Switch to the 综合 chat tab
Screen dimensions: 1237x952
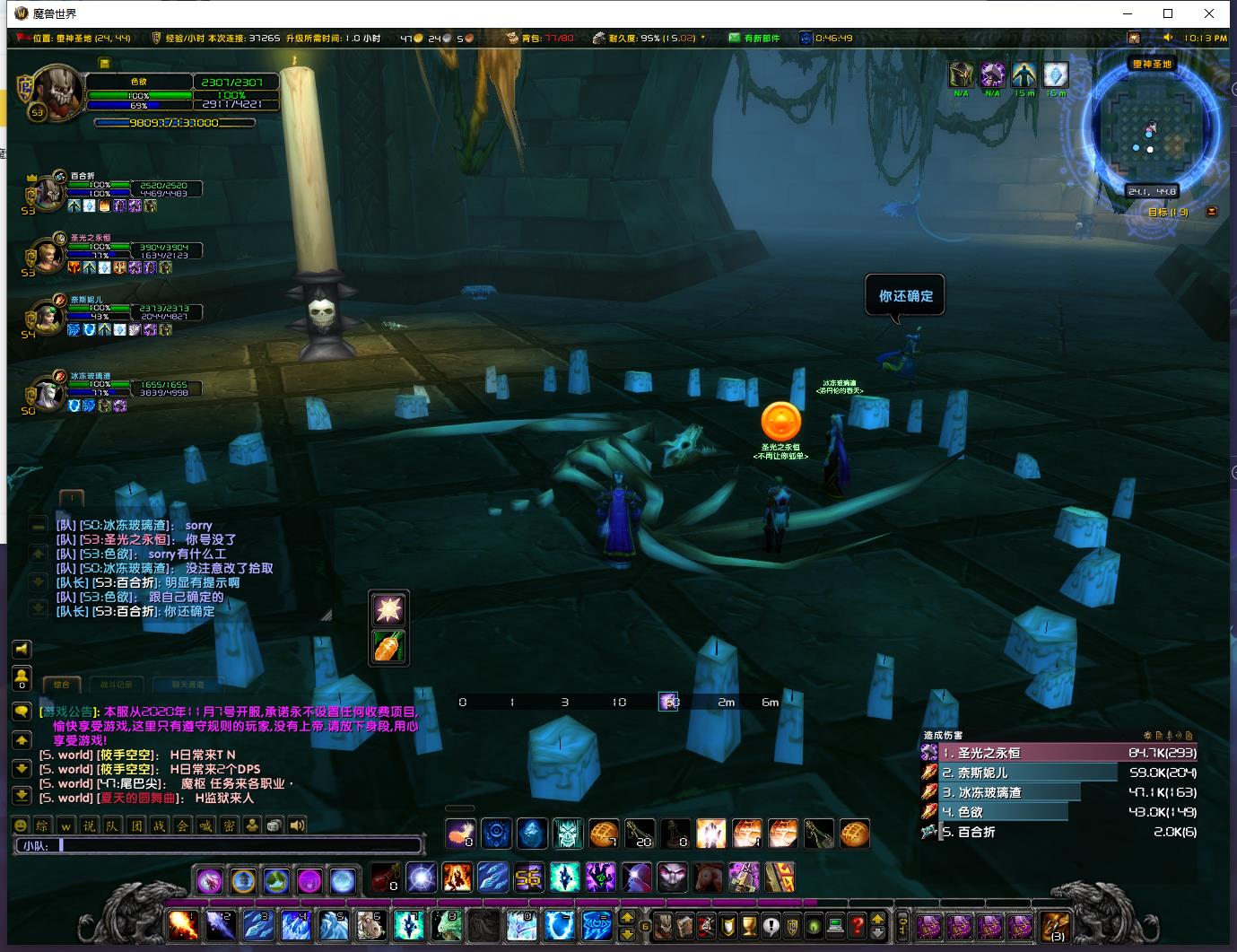coord(62,685)
